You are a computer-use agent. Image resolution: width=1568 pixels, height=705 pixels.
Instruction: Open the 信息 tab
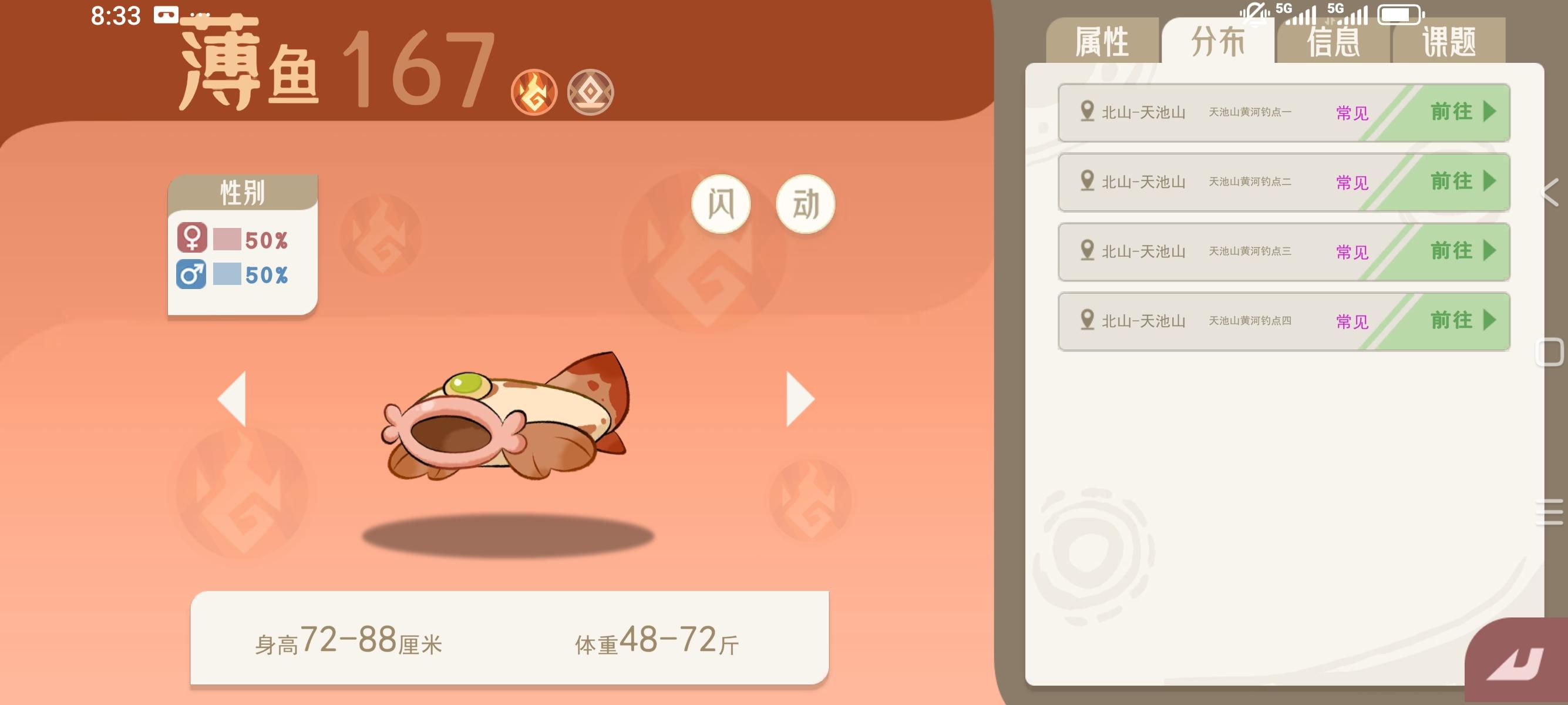click(x=1333, y=41)
